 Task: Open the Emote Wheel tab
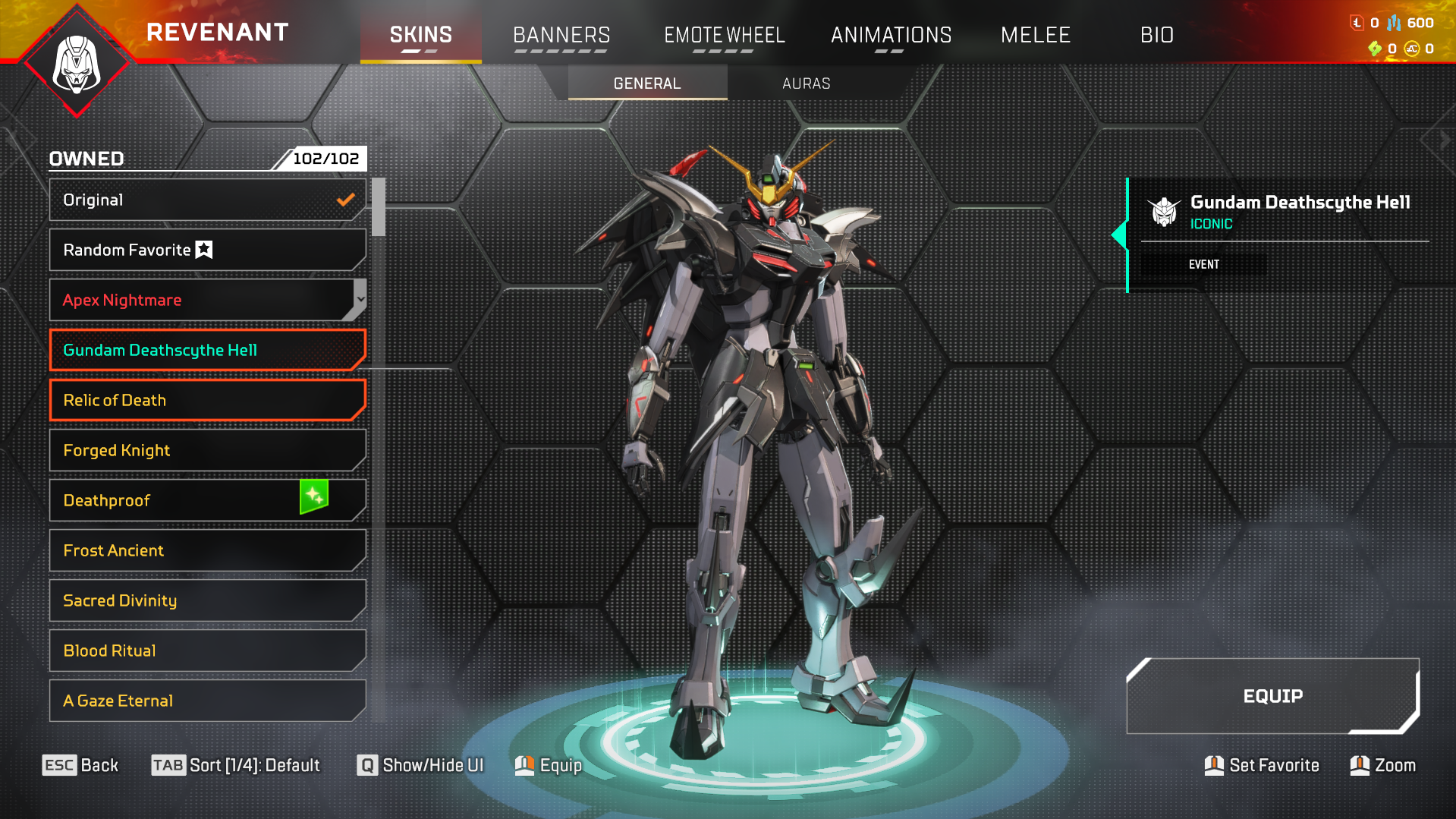tap(724, 35)
